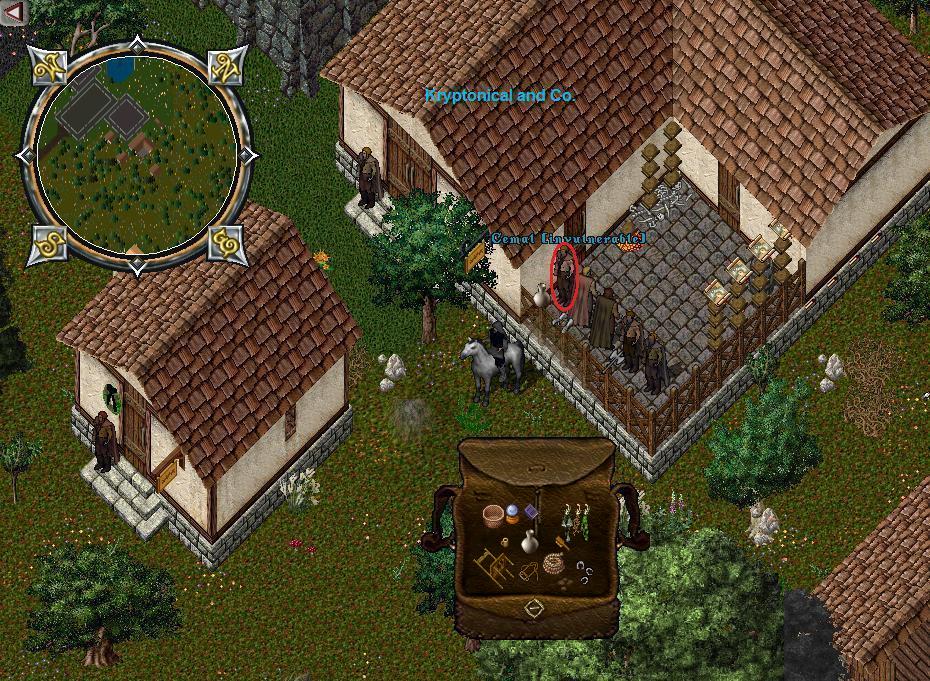Click the diamond clasp button on the backpack
The height and width of the screenshot is (681, 930).
pos(534,607)
